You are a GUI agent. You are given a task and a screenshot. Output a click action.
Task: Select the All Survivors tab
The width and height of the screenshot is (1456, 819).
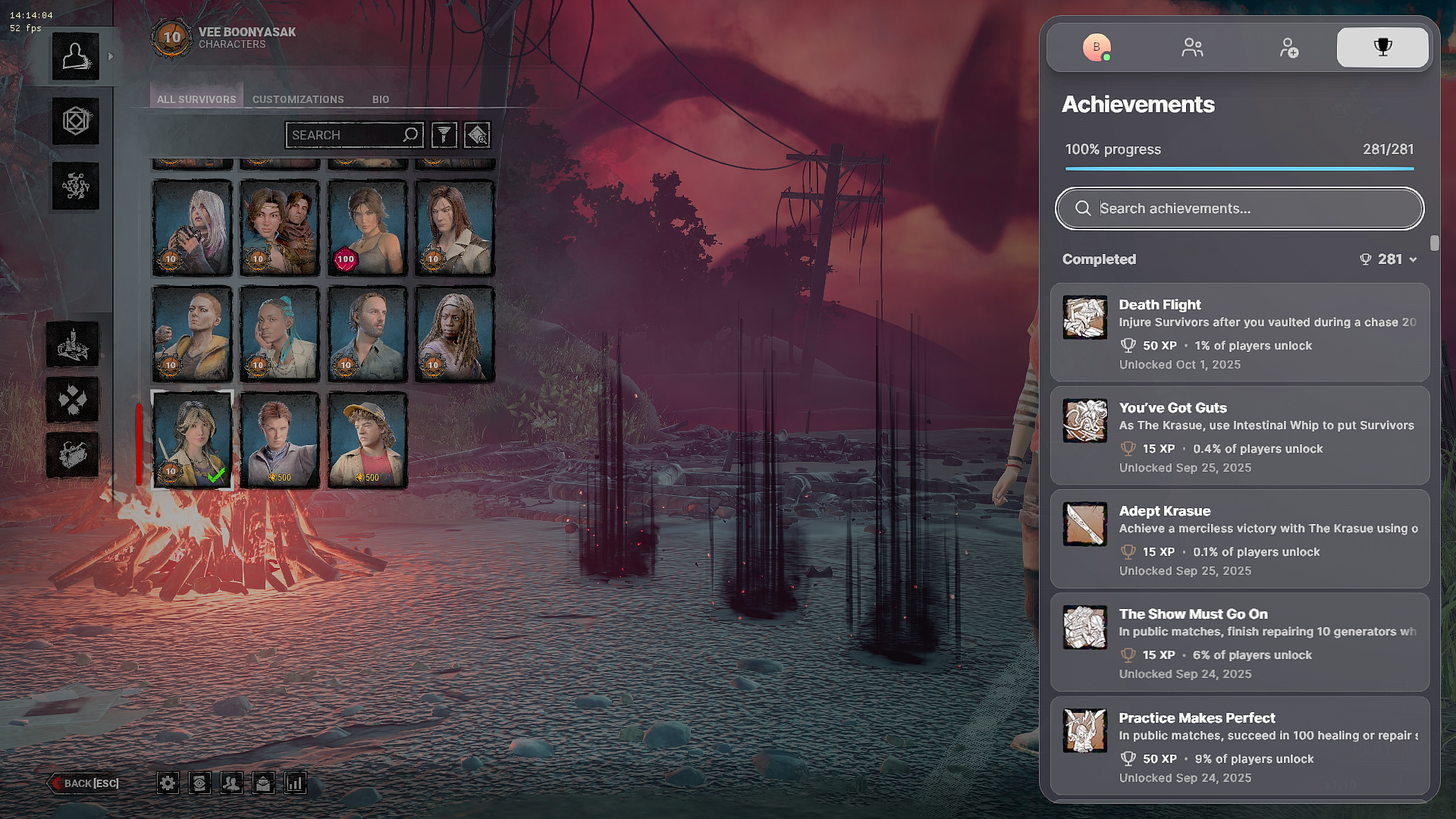[196, 99]
